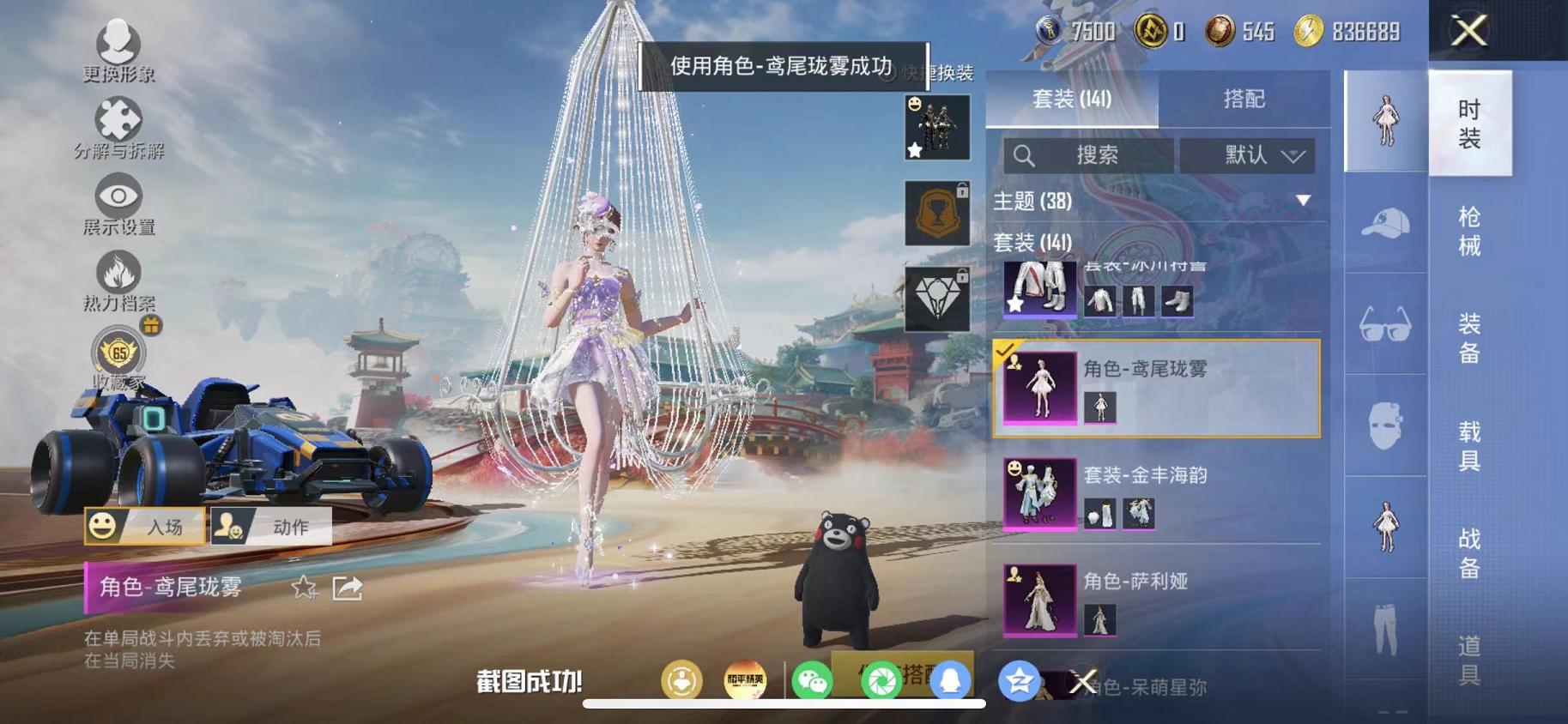Open 展示设置 display settings eye icon

click(118, 197)
